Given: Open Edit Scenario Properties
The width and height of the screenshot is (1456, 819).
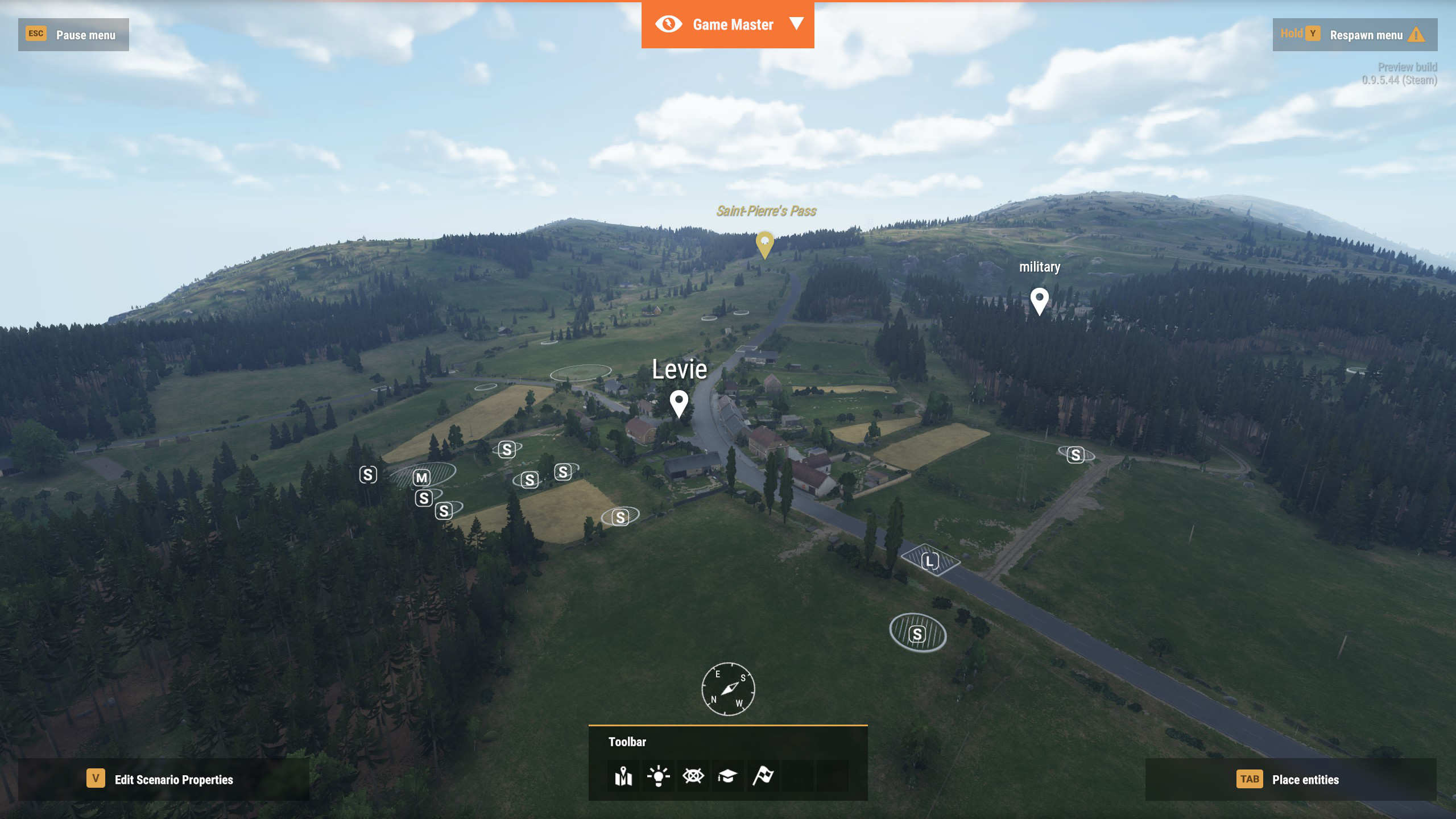Looking at the screenshot, I should click(x=164, y=779).
